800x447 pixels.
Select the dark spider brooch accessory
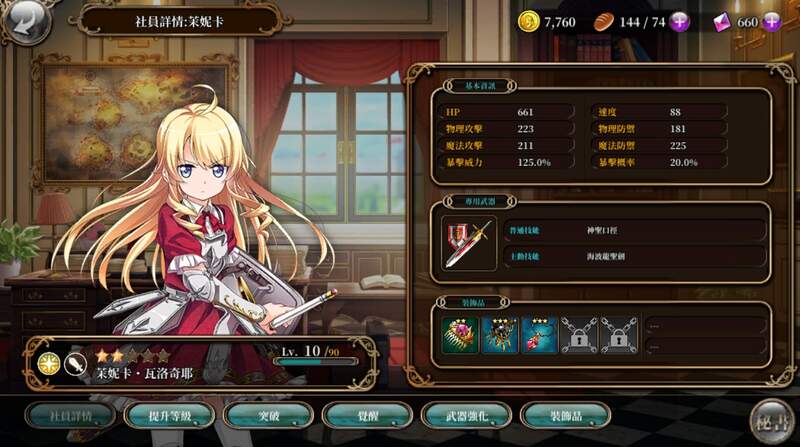point(500,335)
